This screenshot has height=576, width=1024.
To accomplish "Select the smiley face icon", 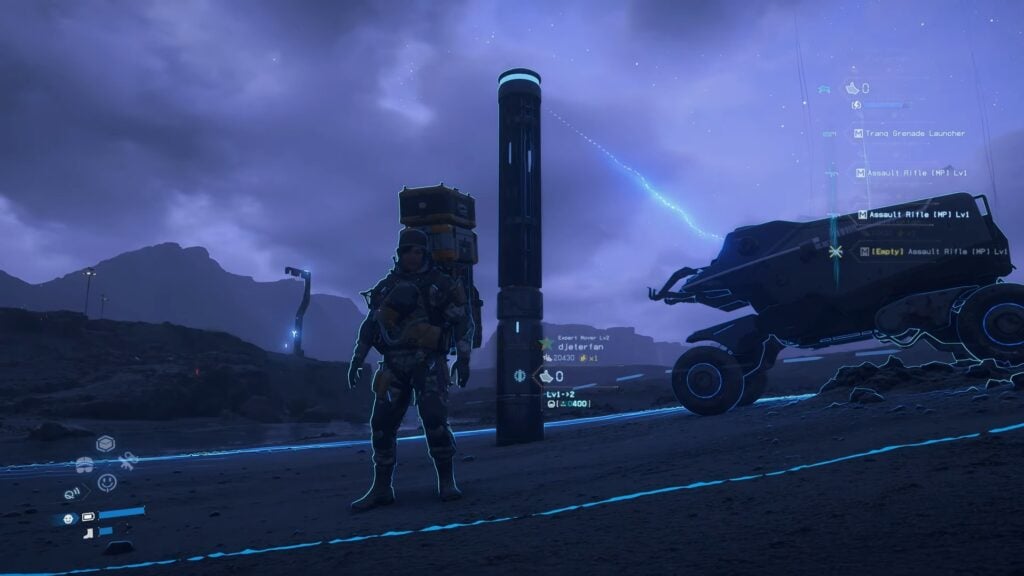I will tap(107, 482).
